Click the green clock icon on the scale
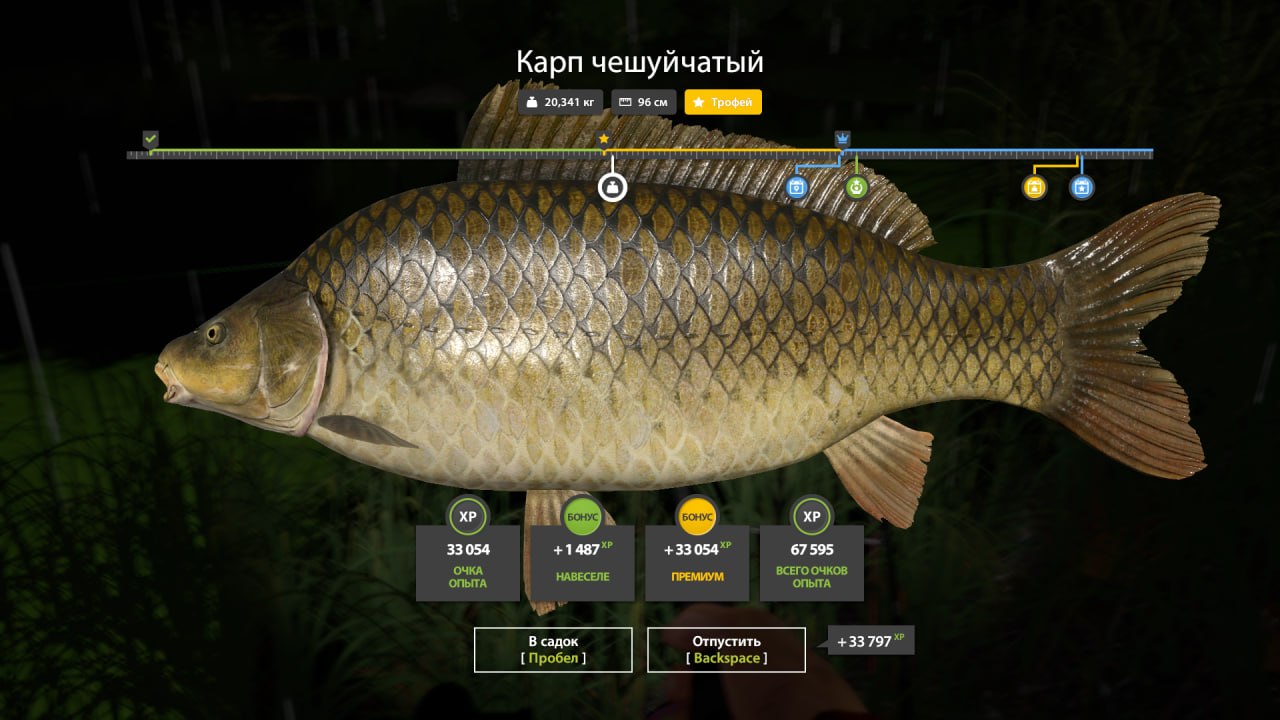This screenshot has height=720, width=1280. click(855, 188)
